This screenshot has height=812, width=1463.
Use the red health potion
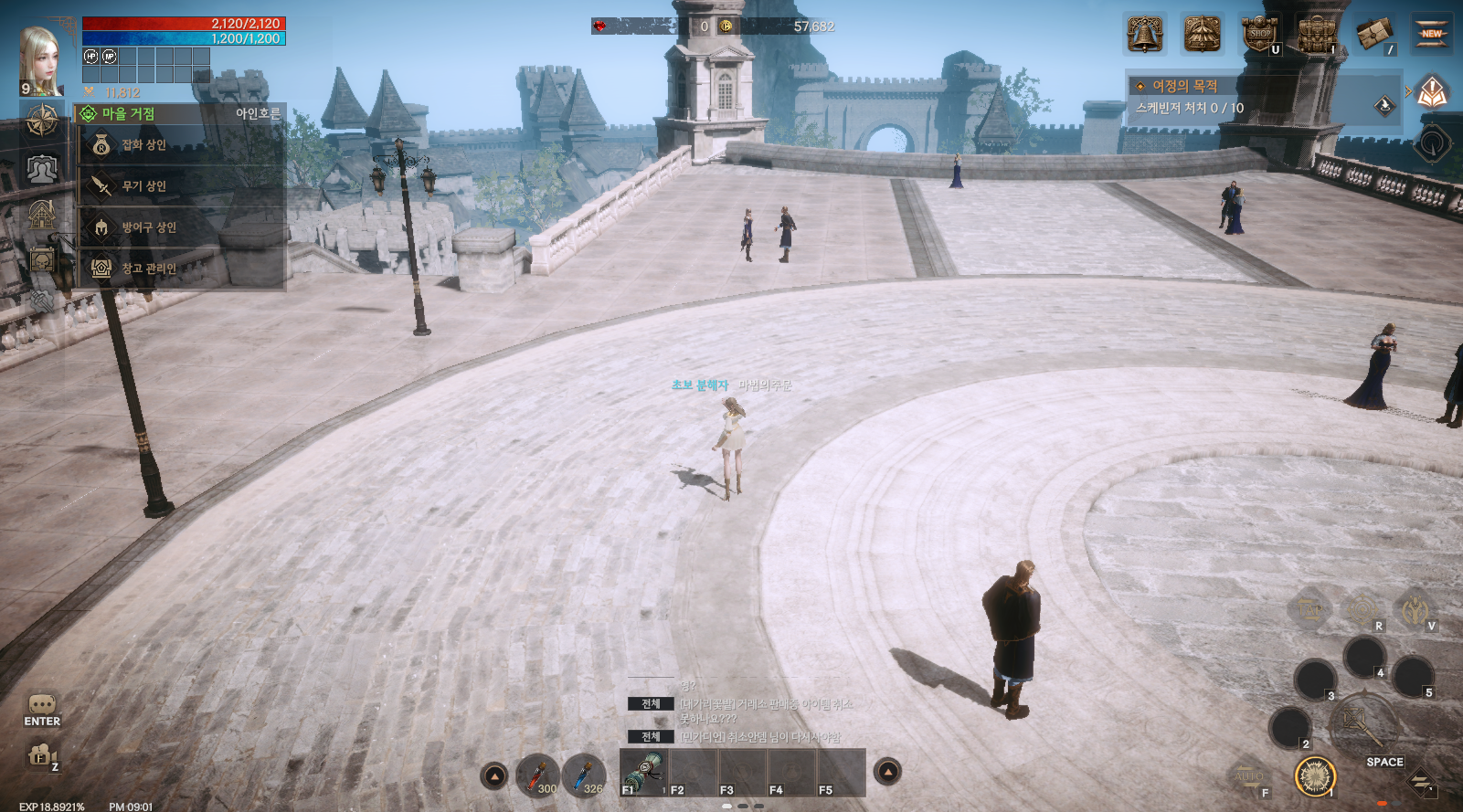pyautogui.click(x=537, y=775)
